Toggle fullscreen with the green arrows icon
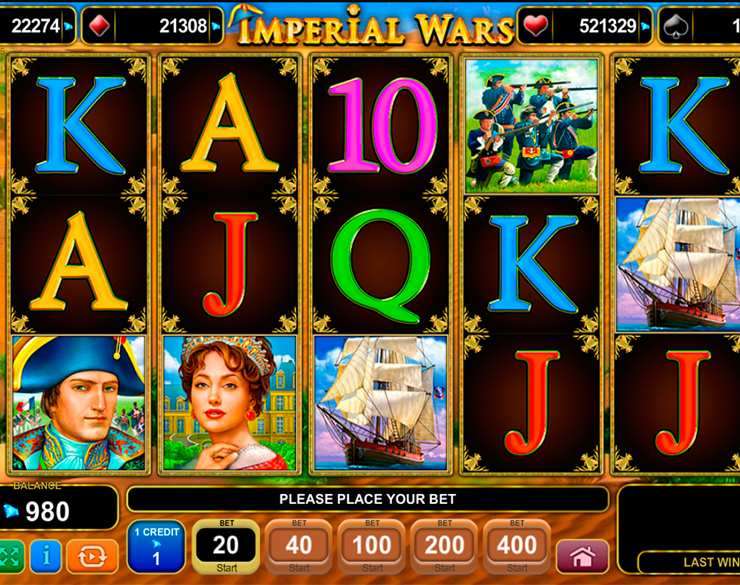Image resolution: width=740 pixels, height=585 pixels. [10, 556]
